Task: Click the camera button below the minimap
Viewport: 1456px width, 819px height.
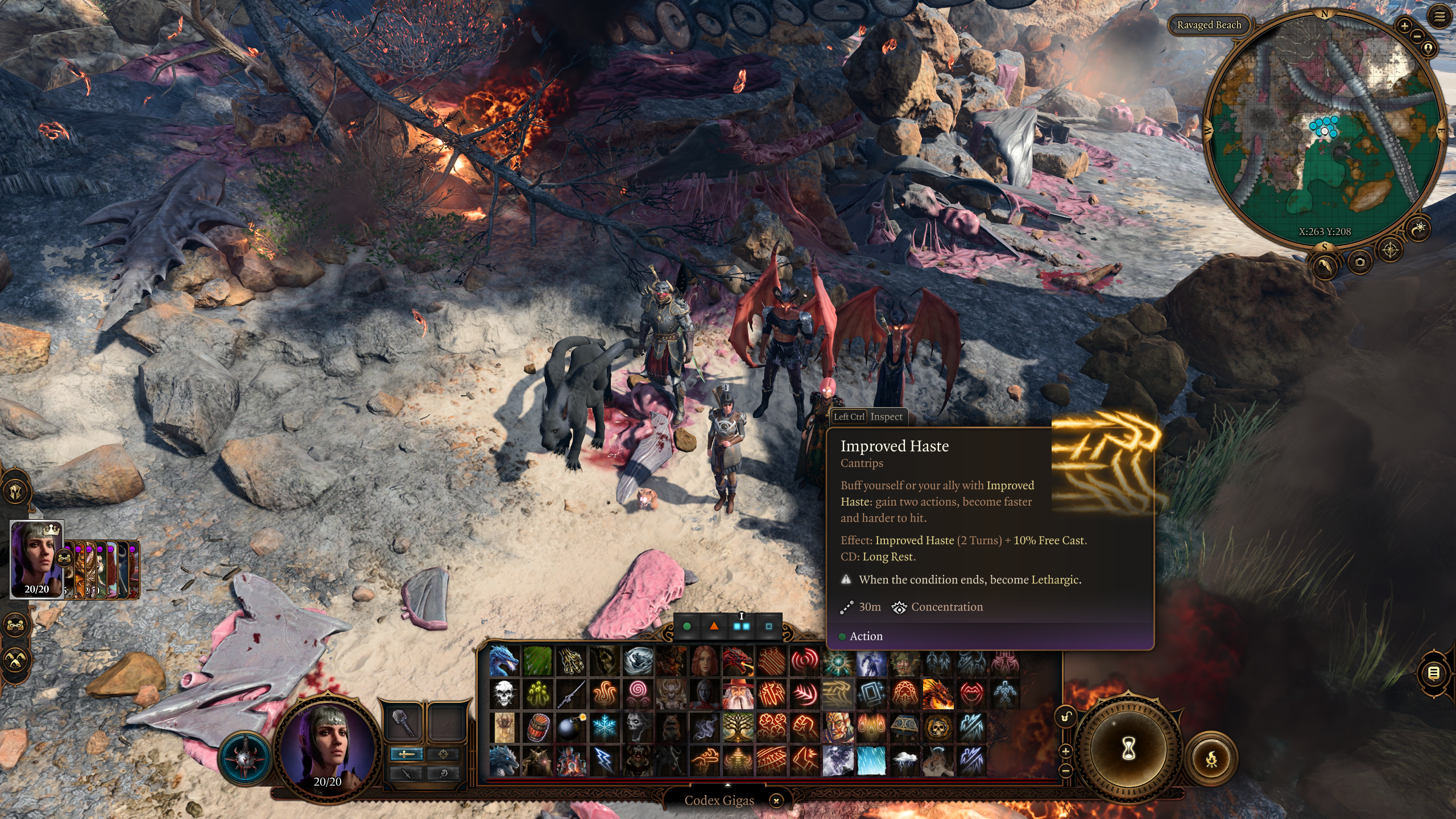Action: (x=1360, y=262)
